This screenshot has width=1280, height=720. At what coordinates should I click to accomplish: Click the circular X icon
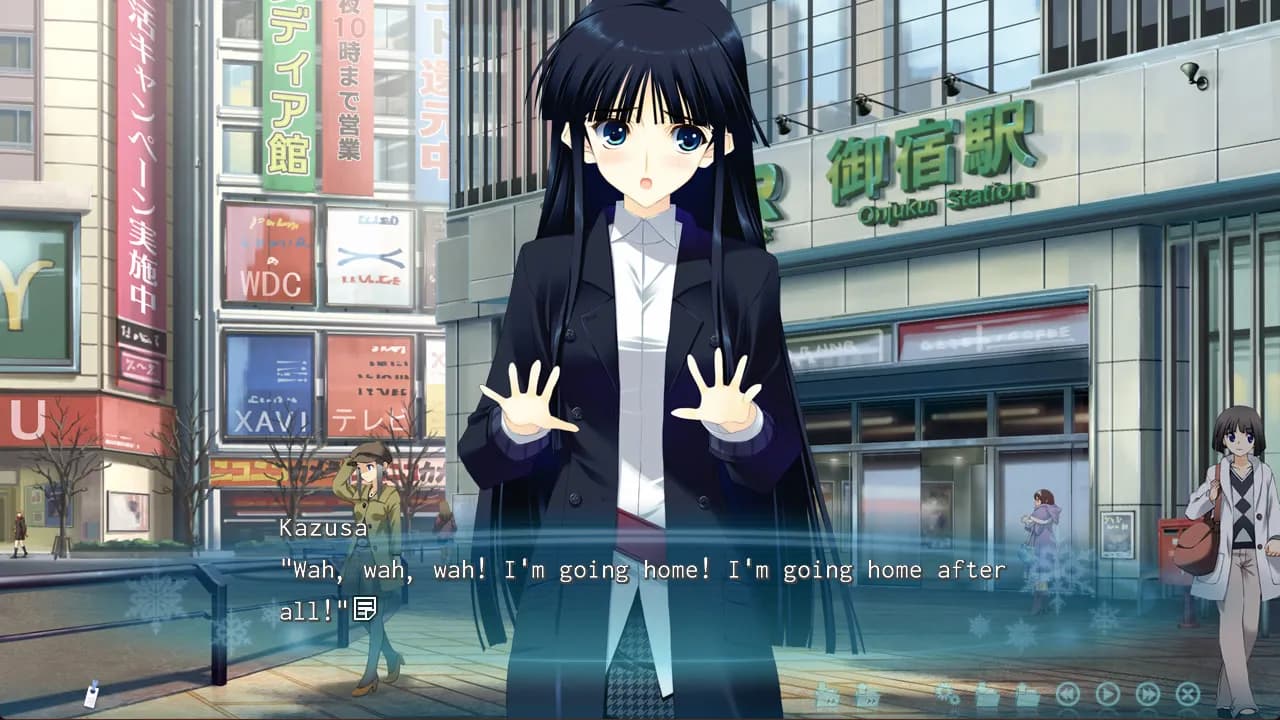tap(1186, 693)
